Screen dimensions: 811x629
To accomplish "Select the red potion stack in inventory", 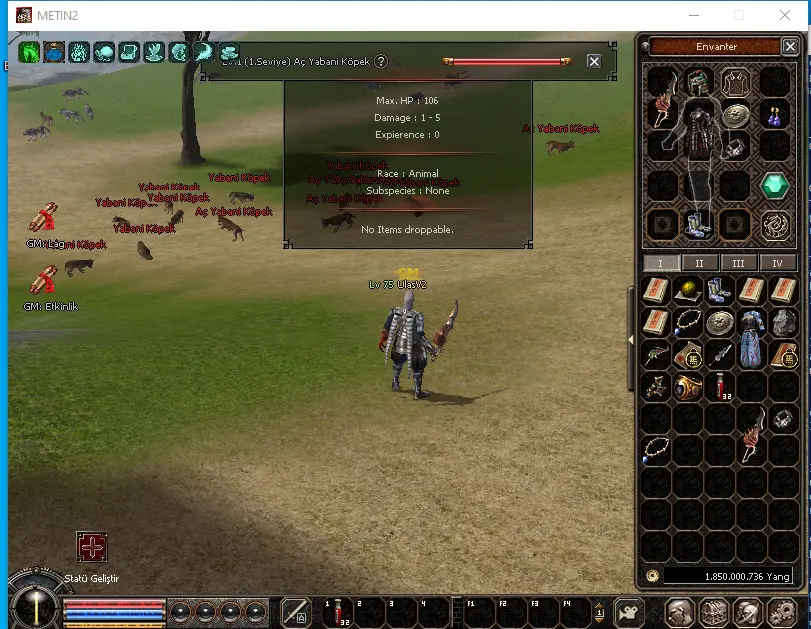I will 720,387.
